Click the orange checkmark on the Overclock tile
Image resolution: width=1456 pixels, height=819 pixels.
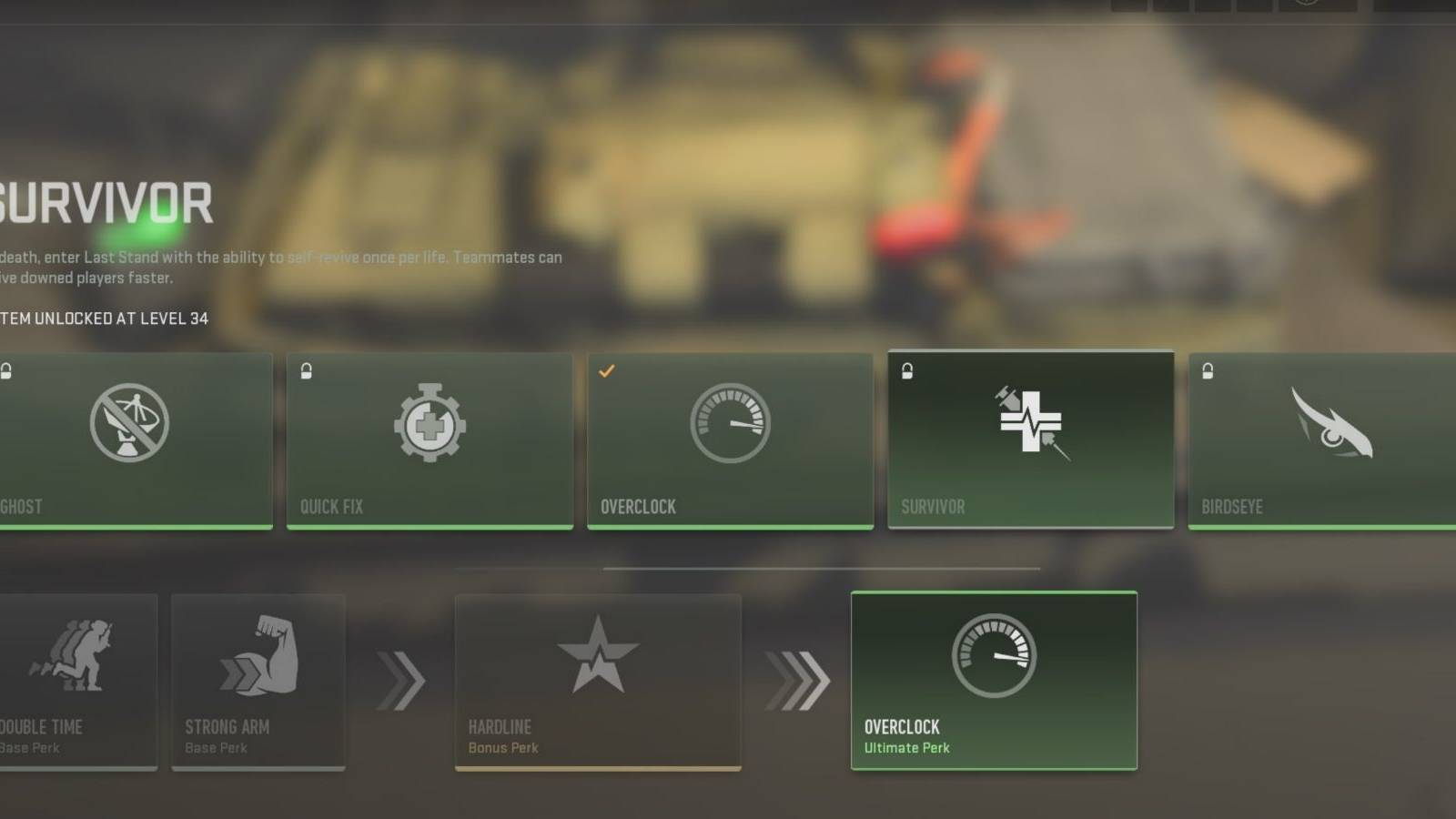point(608,369)
